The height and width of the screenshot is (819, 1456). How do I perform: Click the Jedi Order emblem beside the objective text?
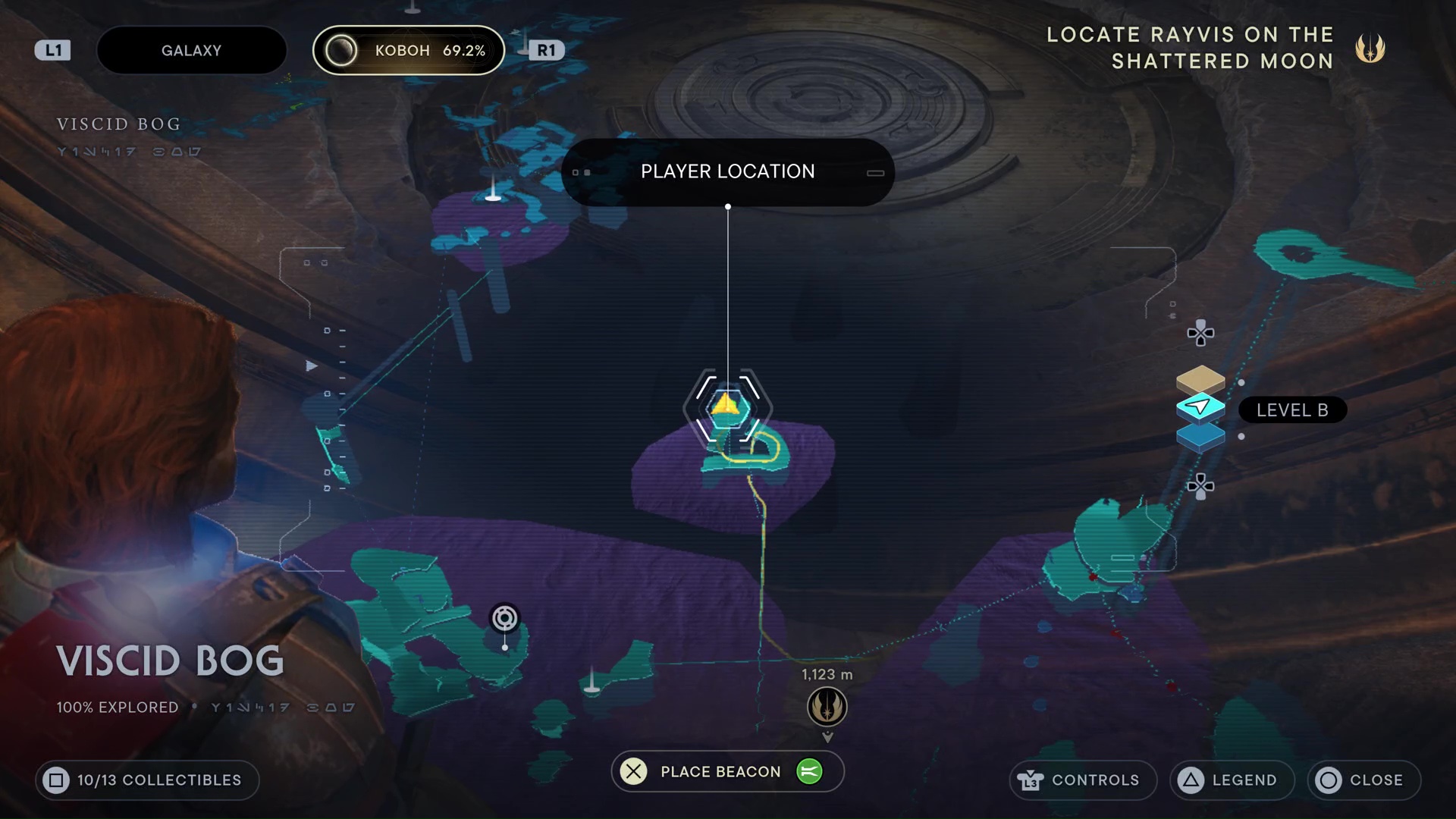[x=1371, y=48]
